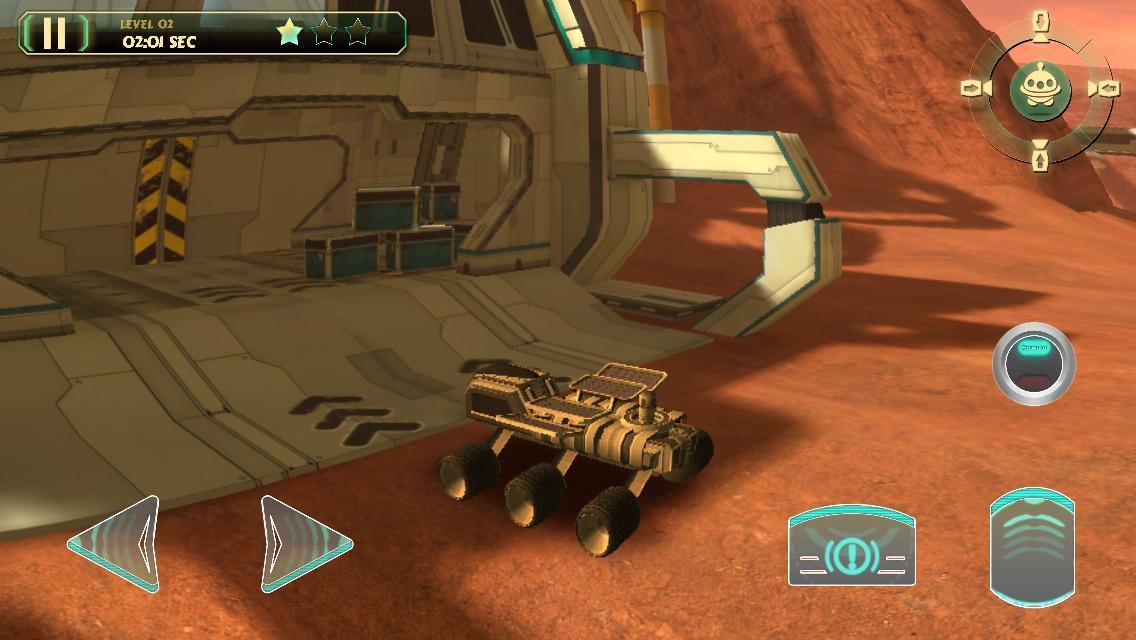This screenshot has width=1136, height=640.
Task: Toggle the round gear shift switch
Action: pos(1033,364)
